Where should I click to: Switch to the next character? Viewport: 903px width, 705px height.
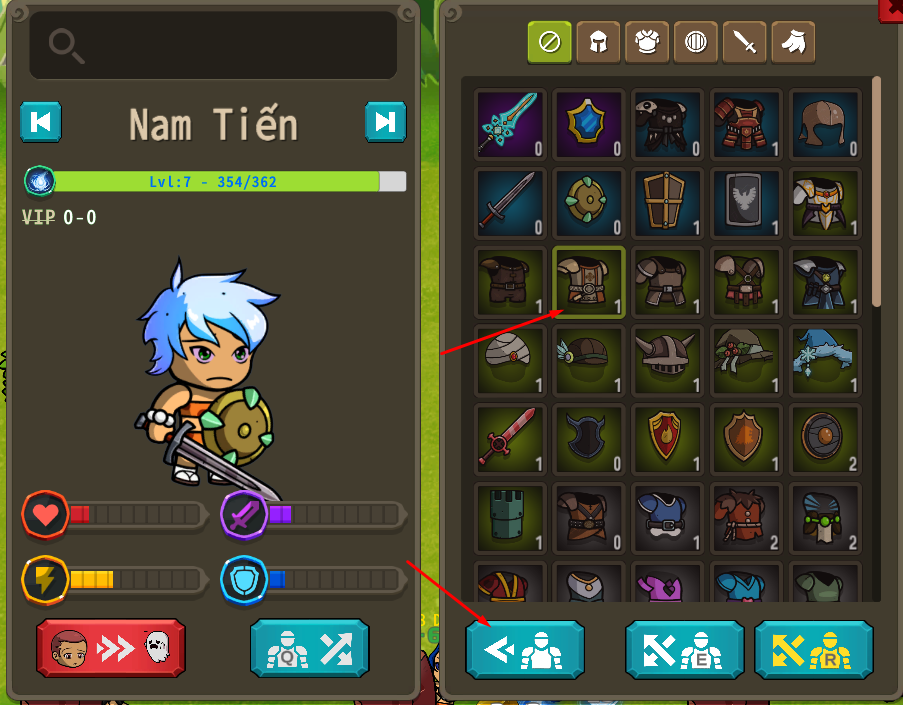coord(385,122)
